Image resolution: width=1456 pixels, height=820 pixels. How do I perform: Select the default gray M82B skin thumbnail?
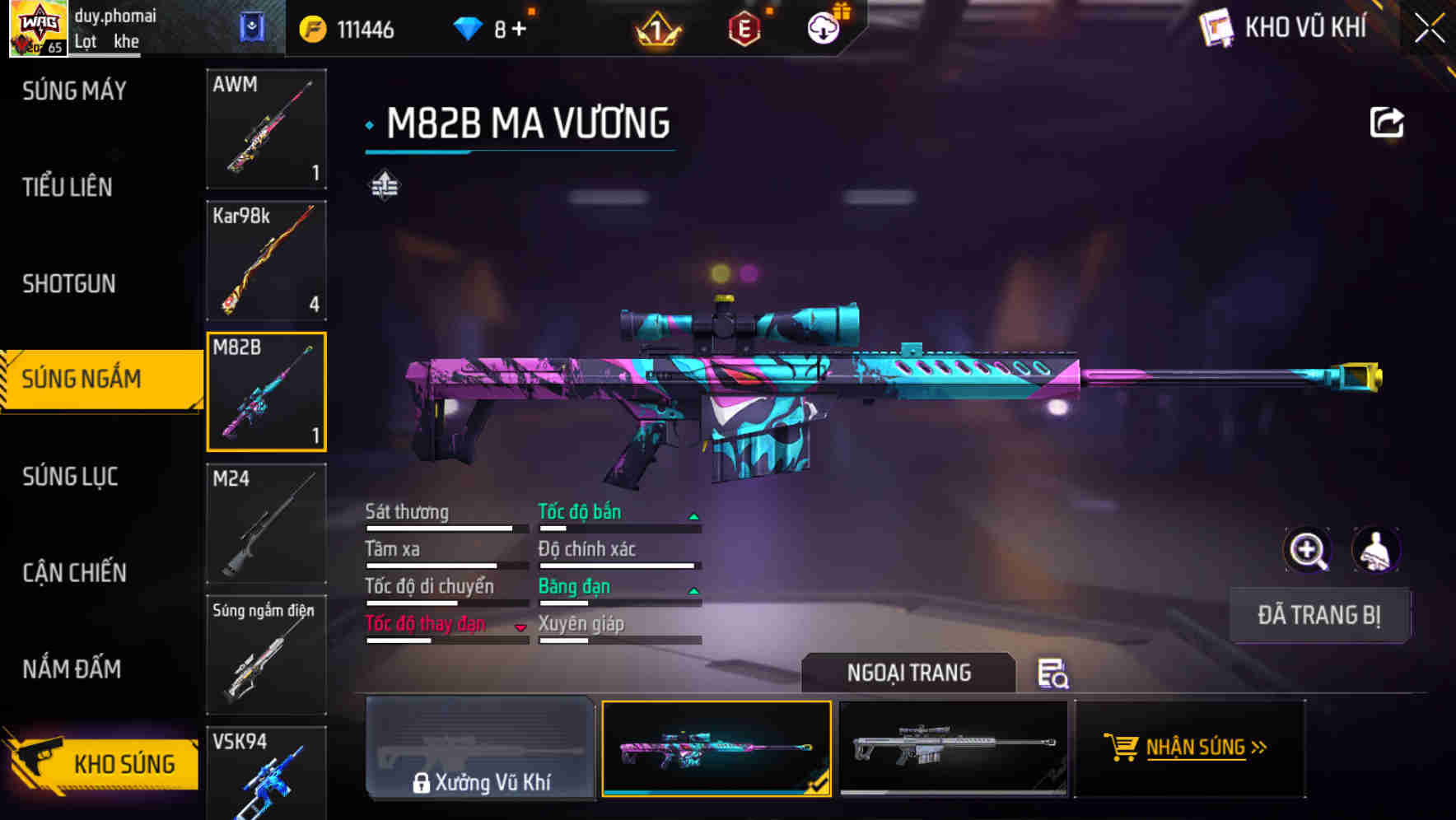pyautogui.click(x=955, y=749)
